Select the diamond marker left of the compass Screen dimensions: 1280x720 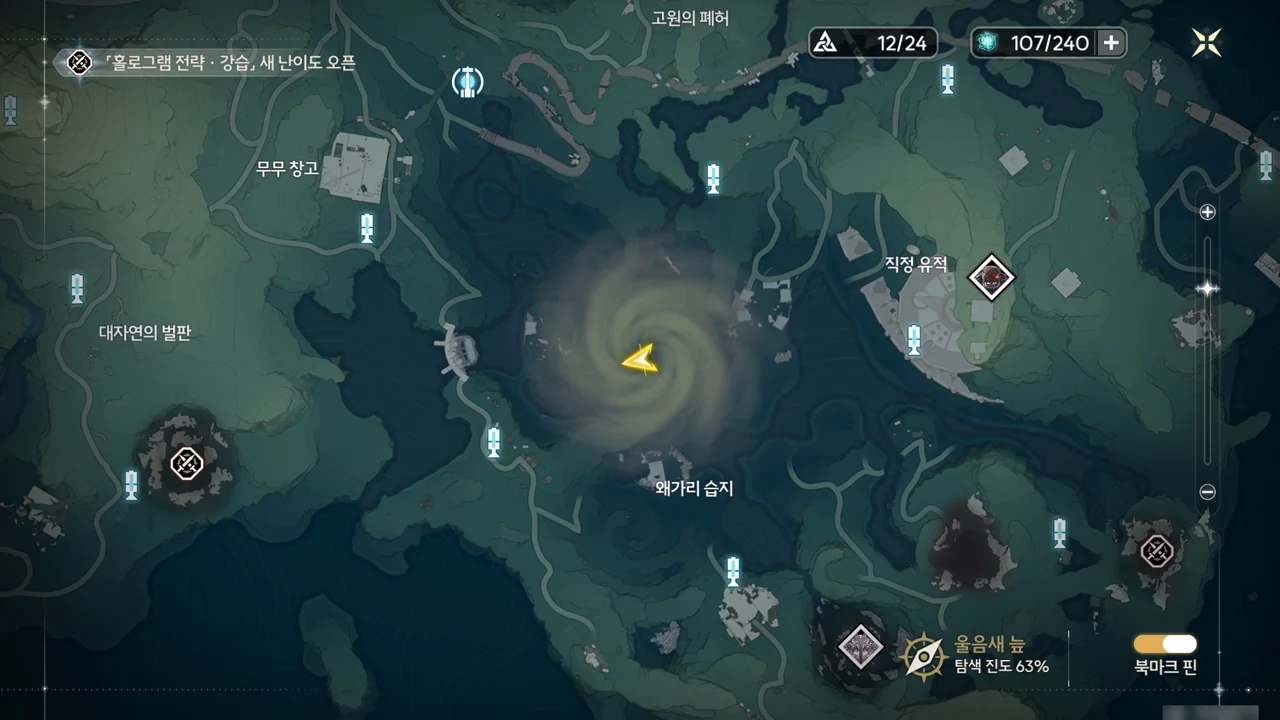coord(860,646)
